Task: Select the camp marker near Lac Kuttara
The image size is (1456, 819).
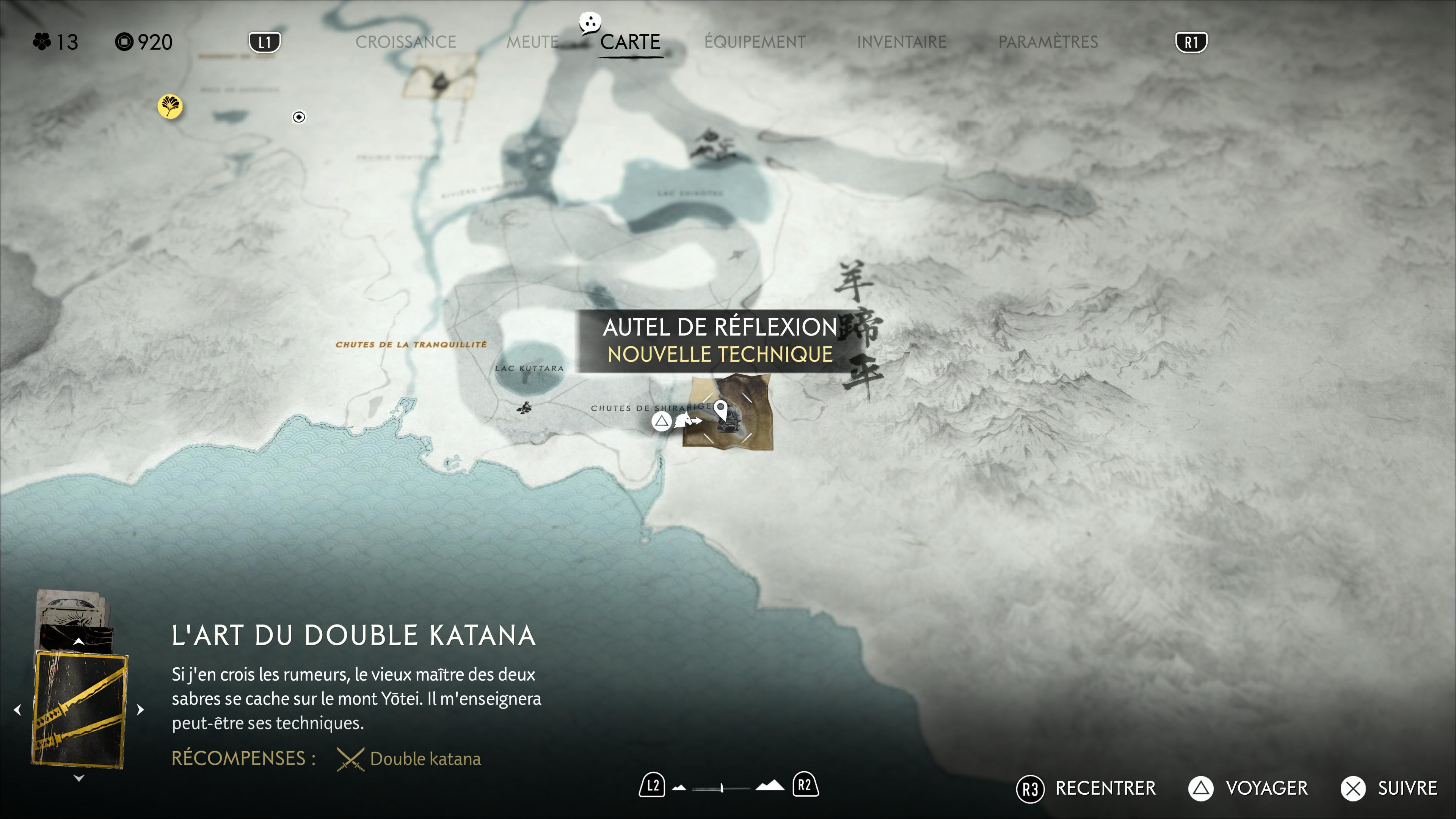Action: pos(525,408)
